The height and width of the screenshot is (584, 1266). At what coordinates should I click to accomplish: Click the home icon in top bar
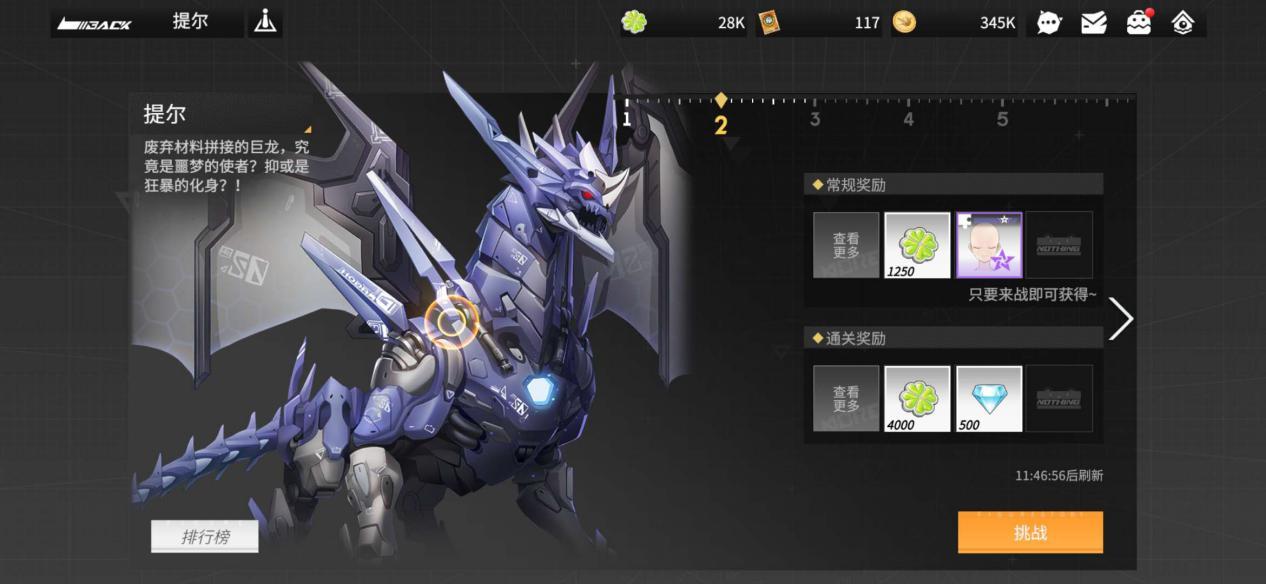point(1183,23)
